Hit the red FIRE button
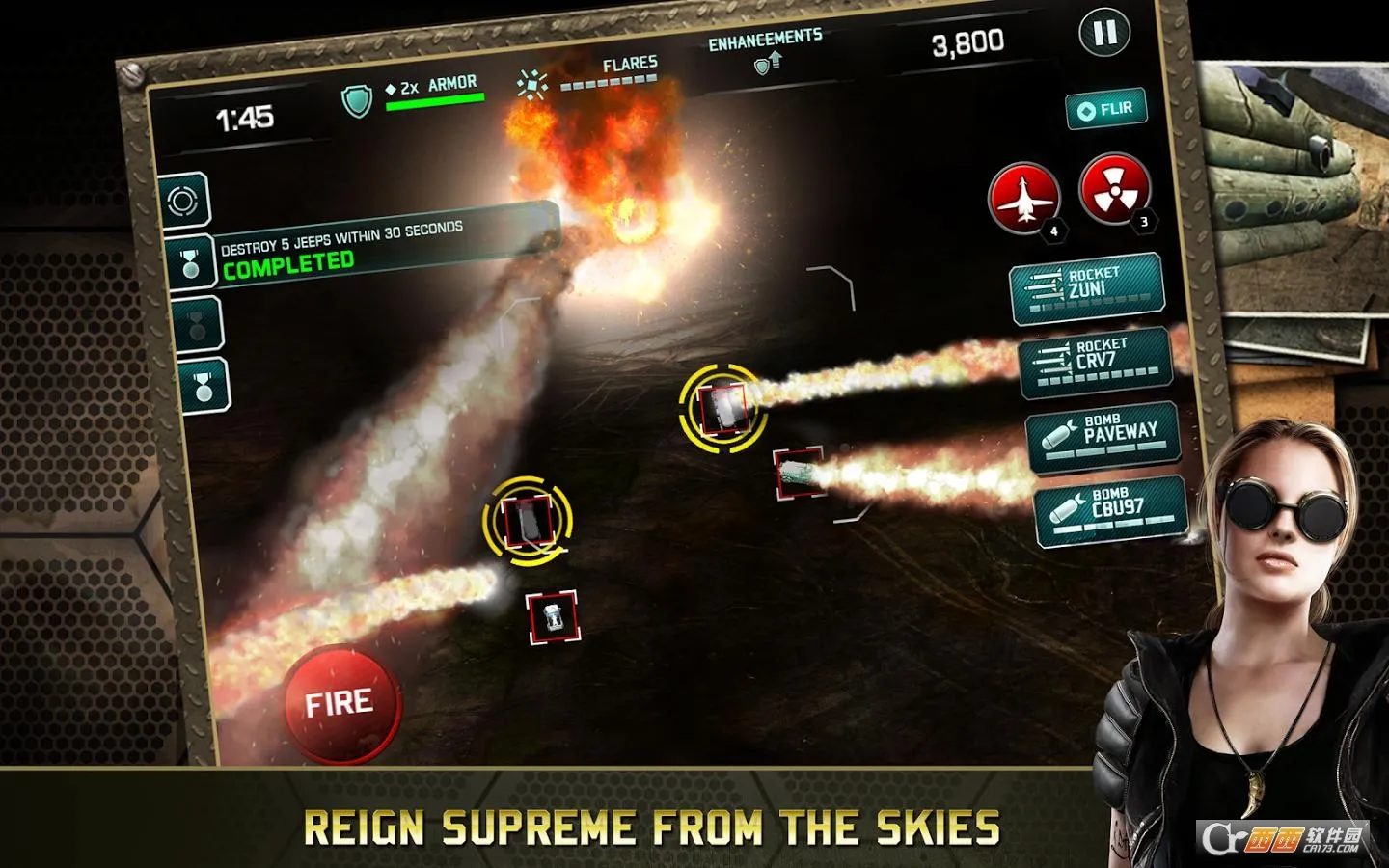This screenshot has height=868, width=1389. (340, 703)
